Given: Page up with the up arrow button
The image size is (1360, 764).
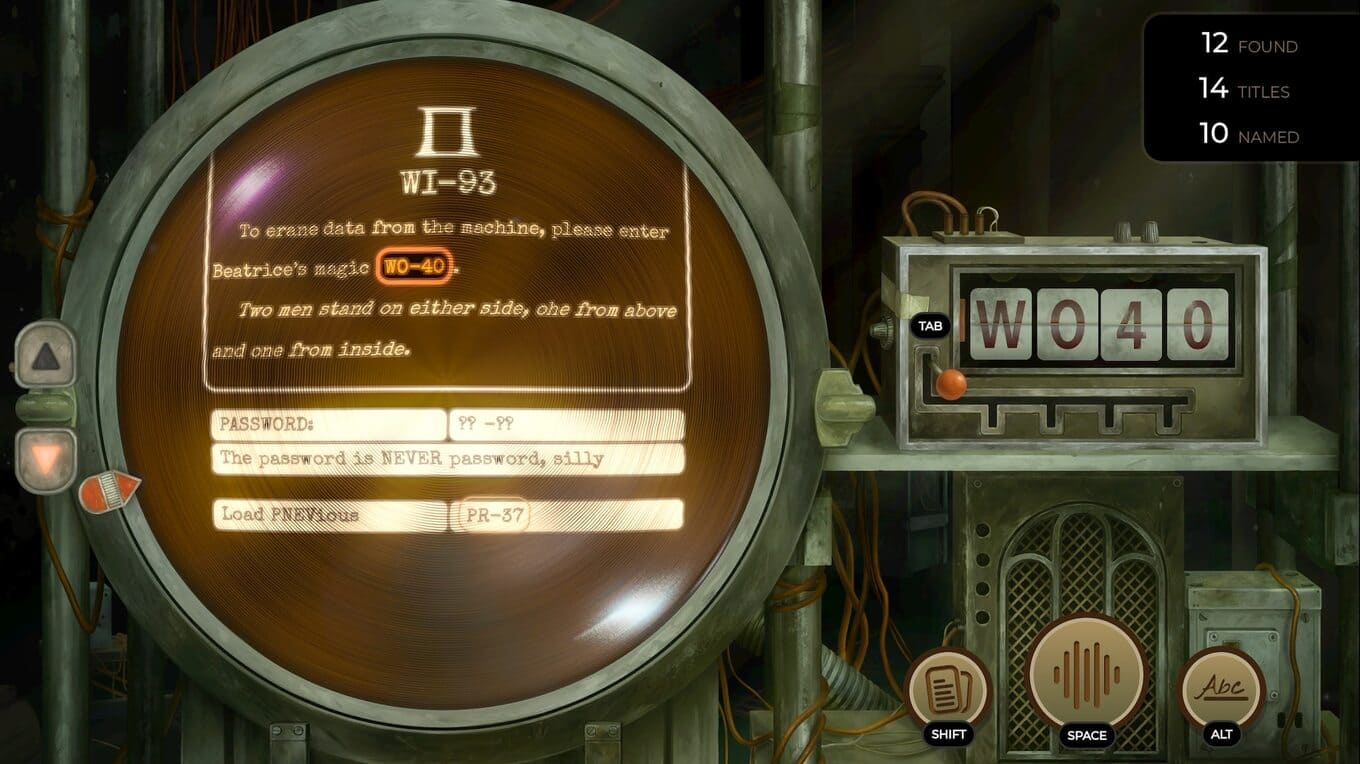Looking at the screenshot, I should (x=46, y=355).
